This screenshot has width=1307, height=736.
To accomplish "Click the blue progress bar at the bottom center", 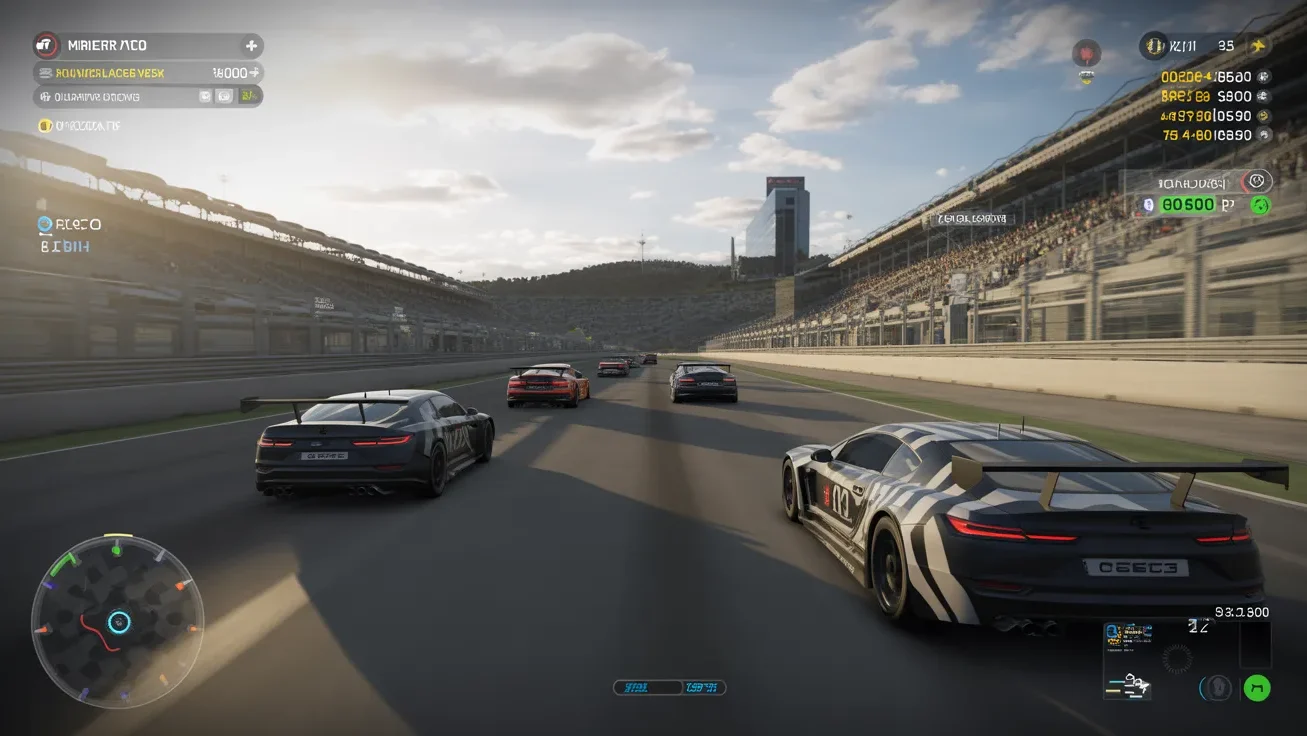I will pos(668,687).
